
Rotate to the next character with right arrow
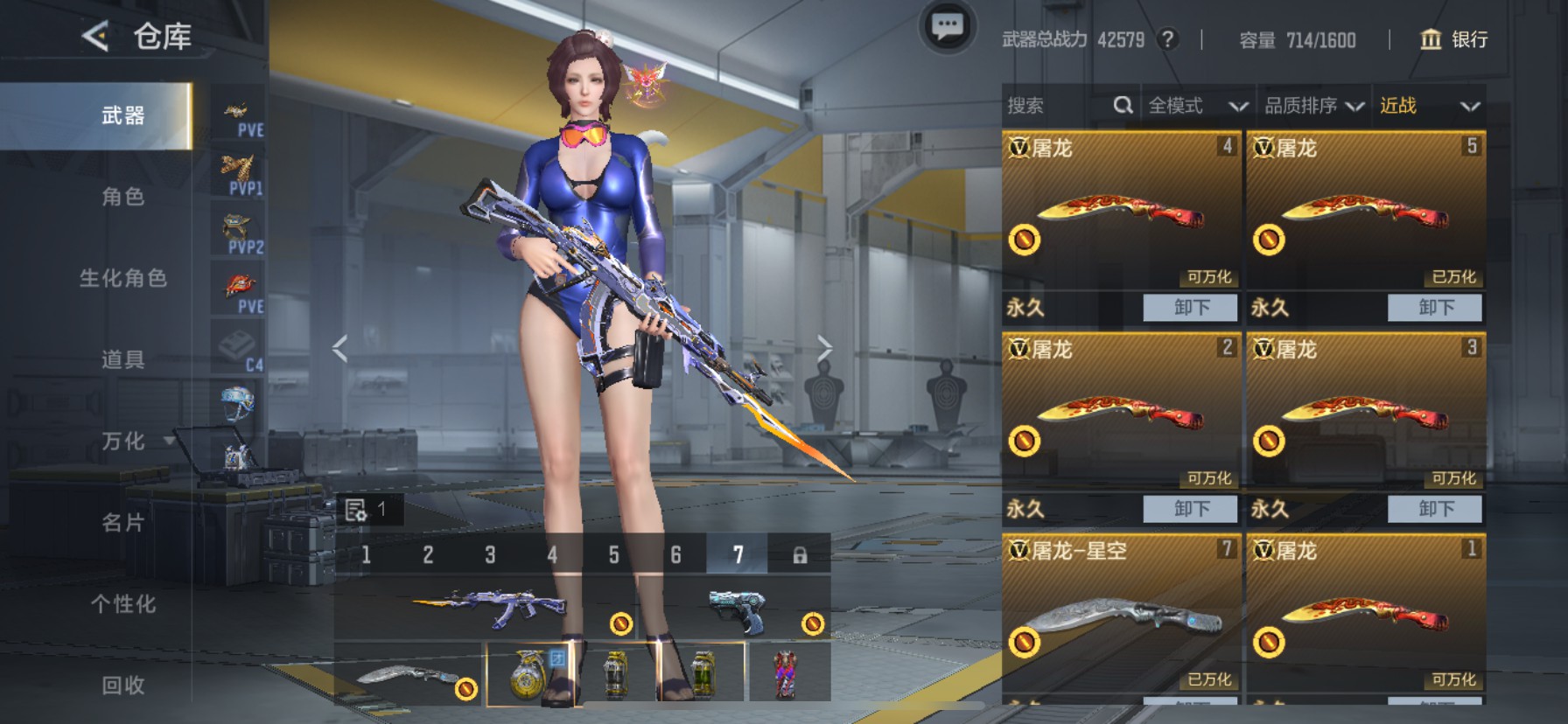[x=823, y=348]
